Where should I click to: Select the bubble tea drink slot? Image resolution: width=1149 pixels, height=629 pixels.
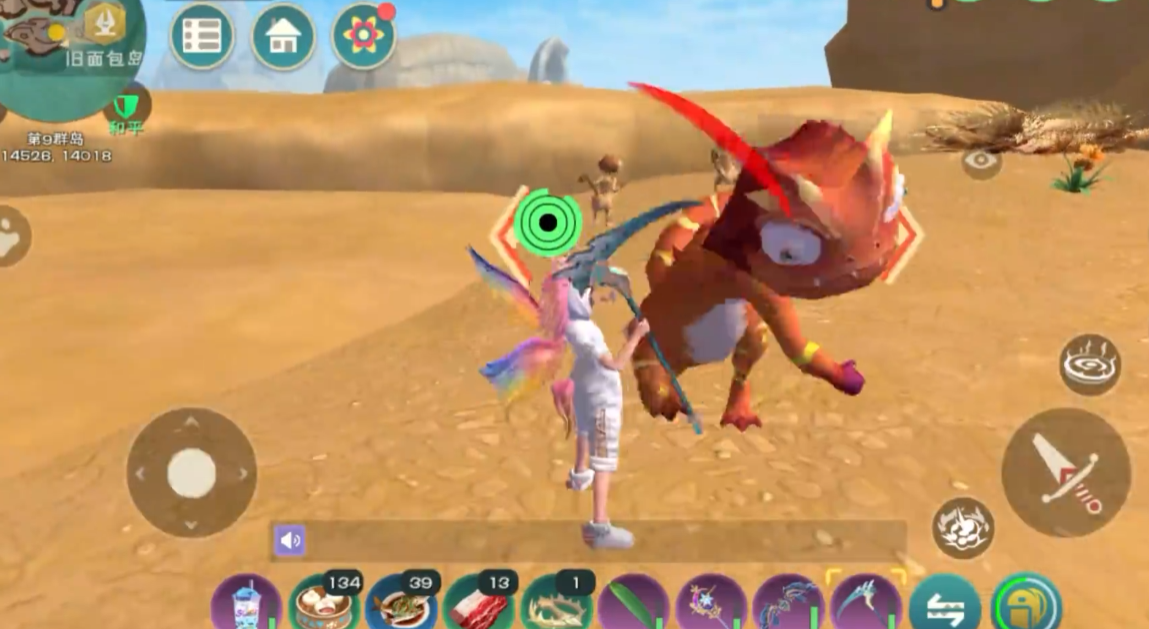pyautogui.click(x=246, y=604)
